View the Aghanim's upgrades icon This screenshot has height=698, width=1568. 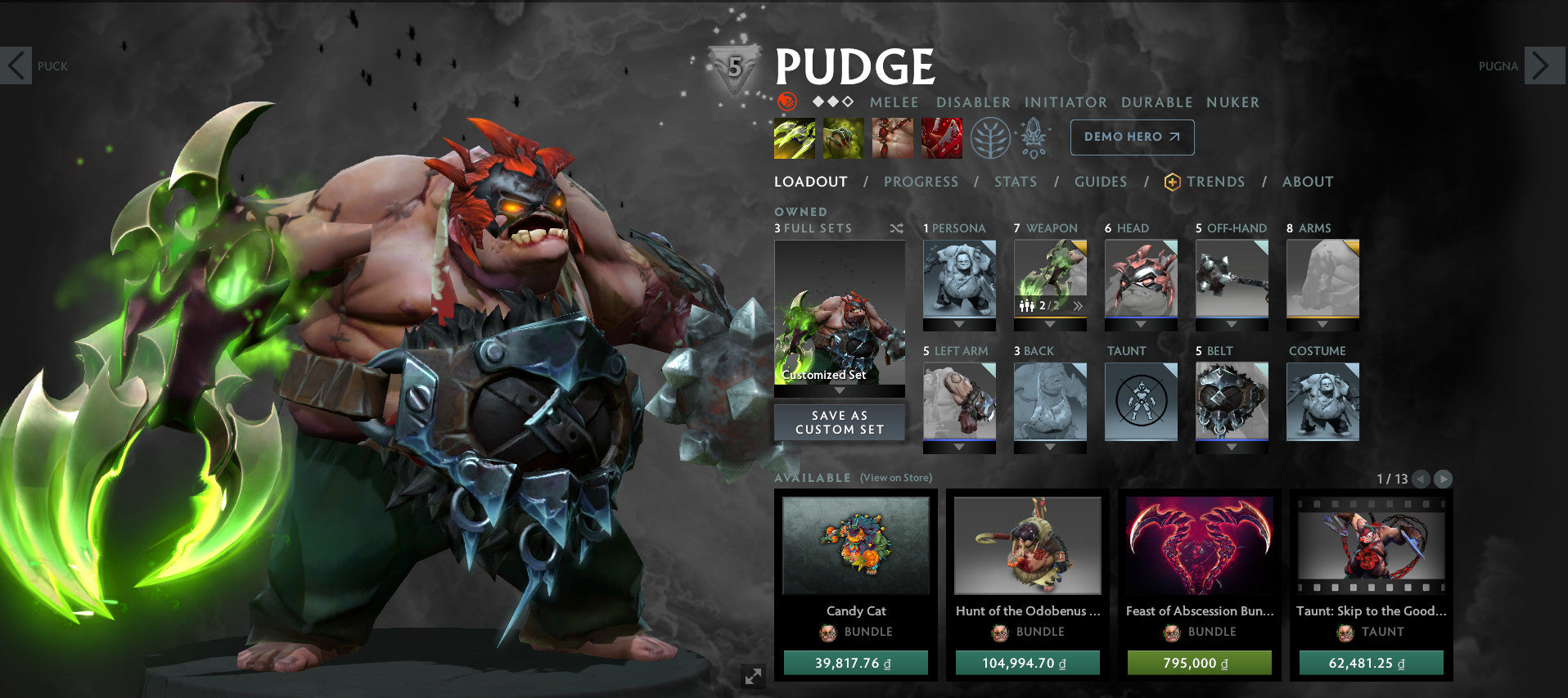pos(1034,137)
